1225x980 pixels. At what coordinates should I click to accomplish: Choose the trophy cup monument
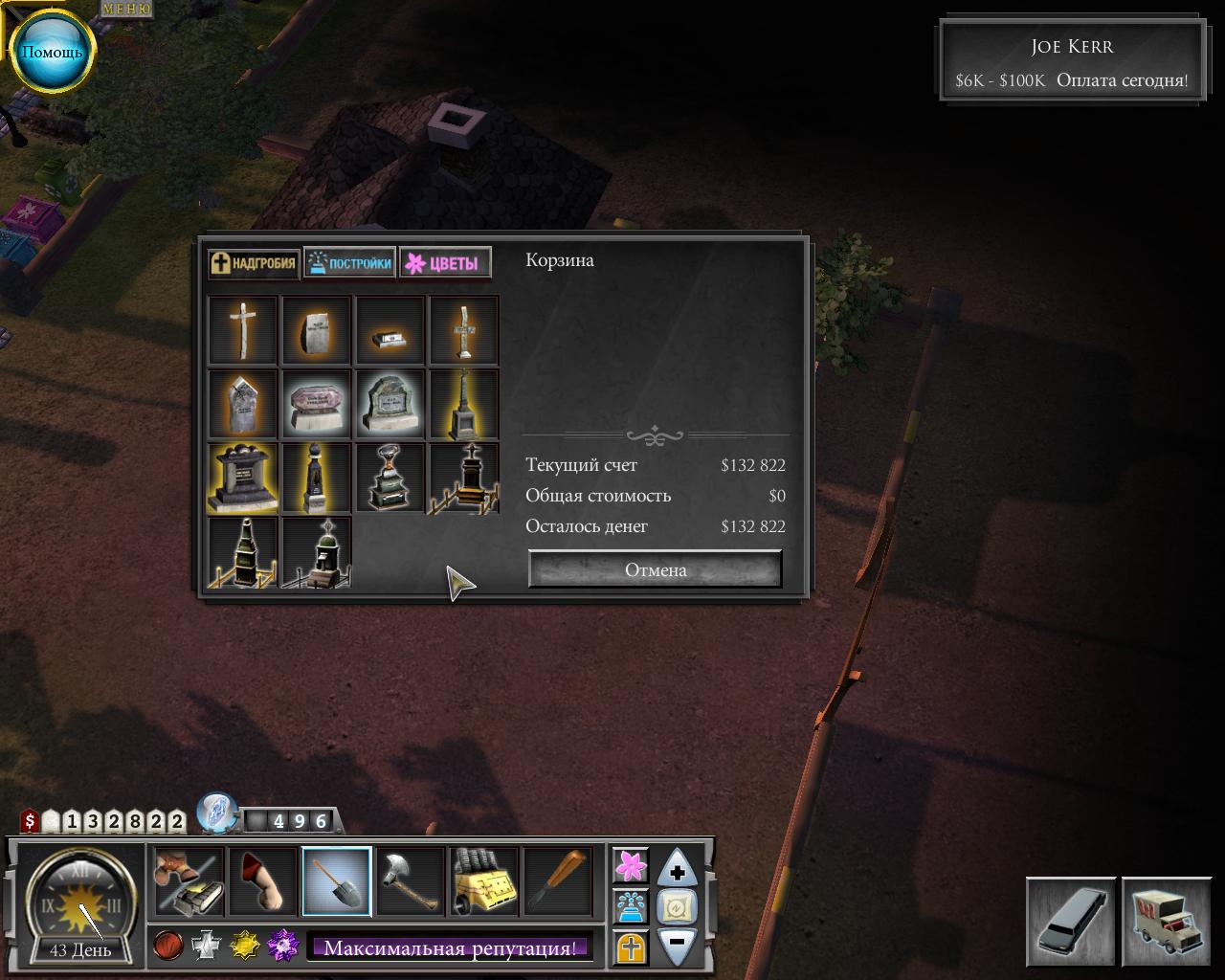pyautogui.click(x=390, y=478)
